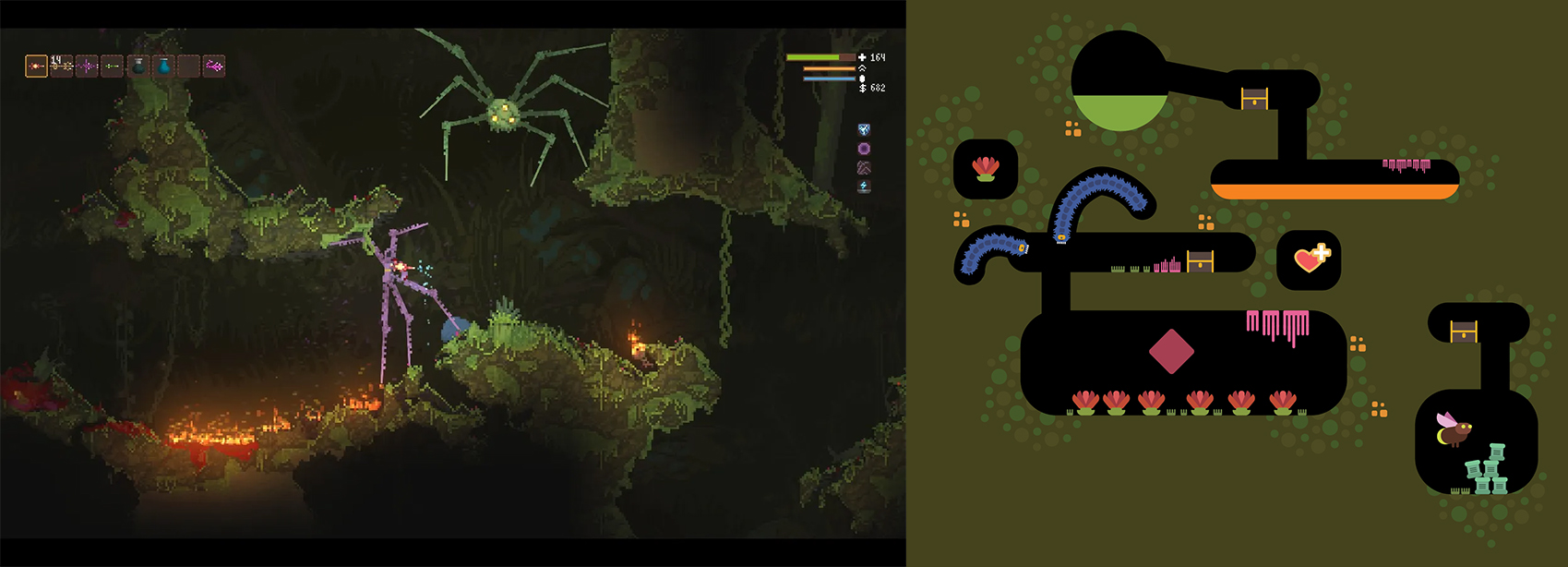Choose the bright blue potion flask
Viewport: 1568px width, 567px height.
(x=163, y=66)
